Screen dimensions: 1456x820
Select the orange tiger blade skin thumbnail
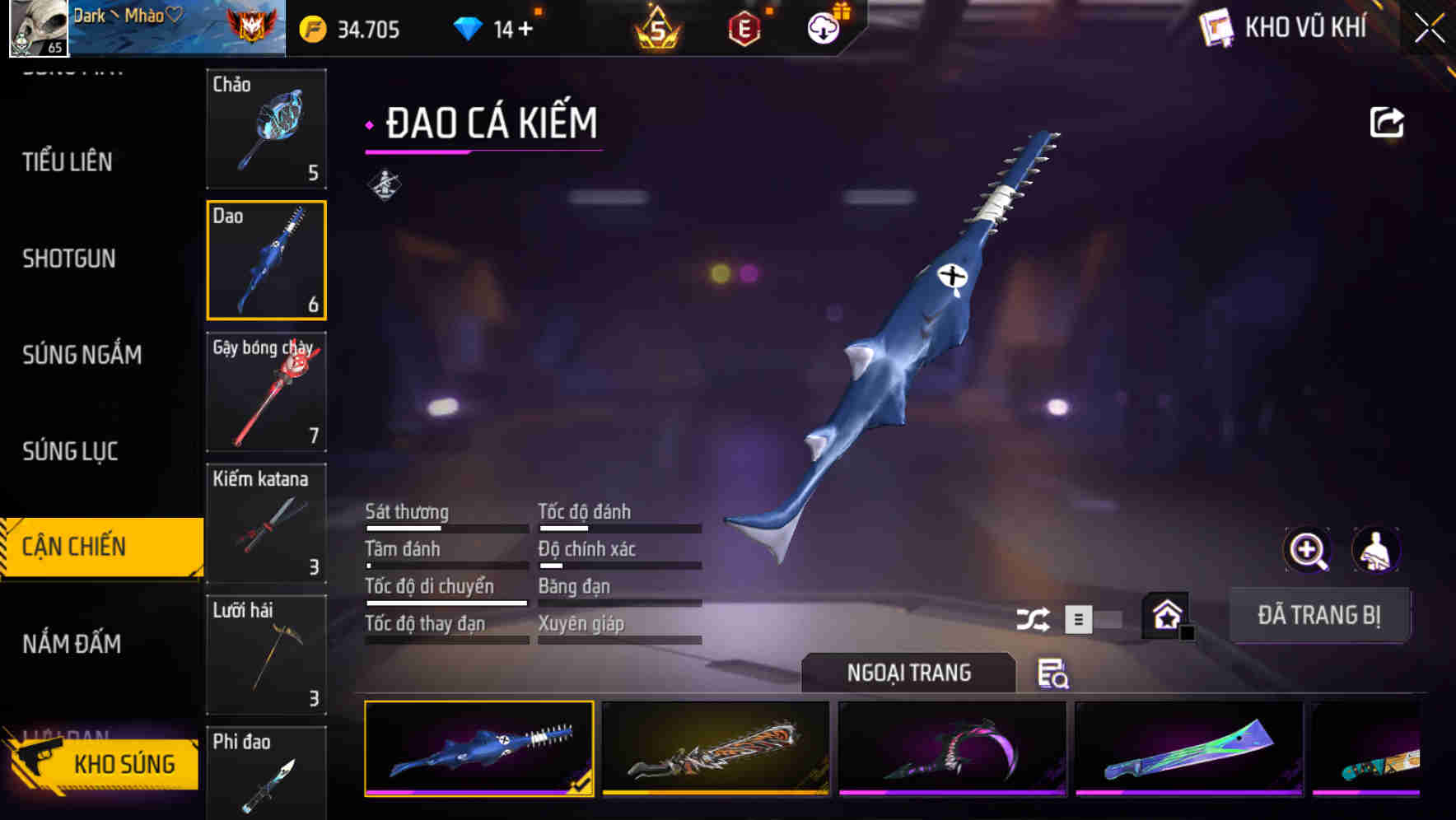(716, 749)
